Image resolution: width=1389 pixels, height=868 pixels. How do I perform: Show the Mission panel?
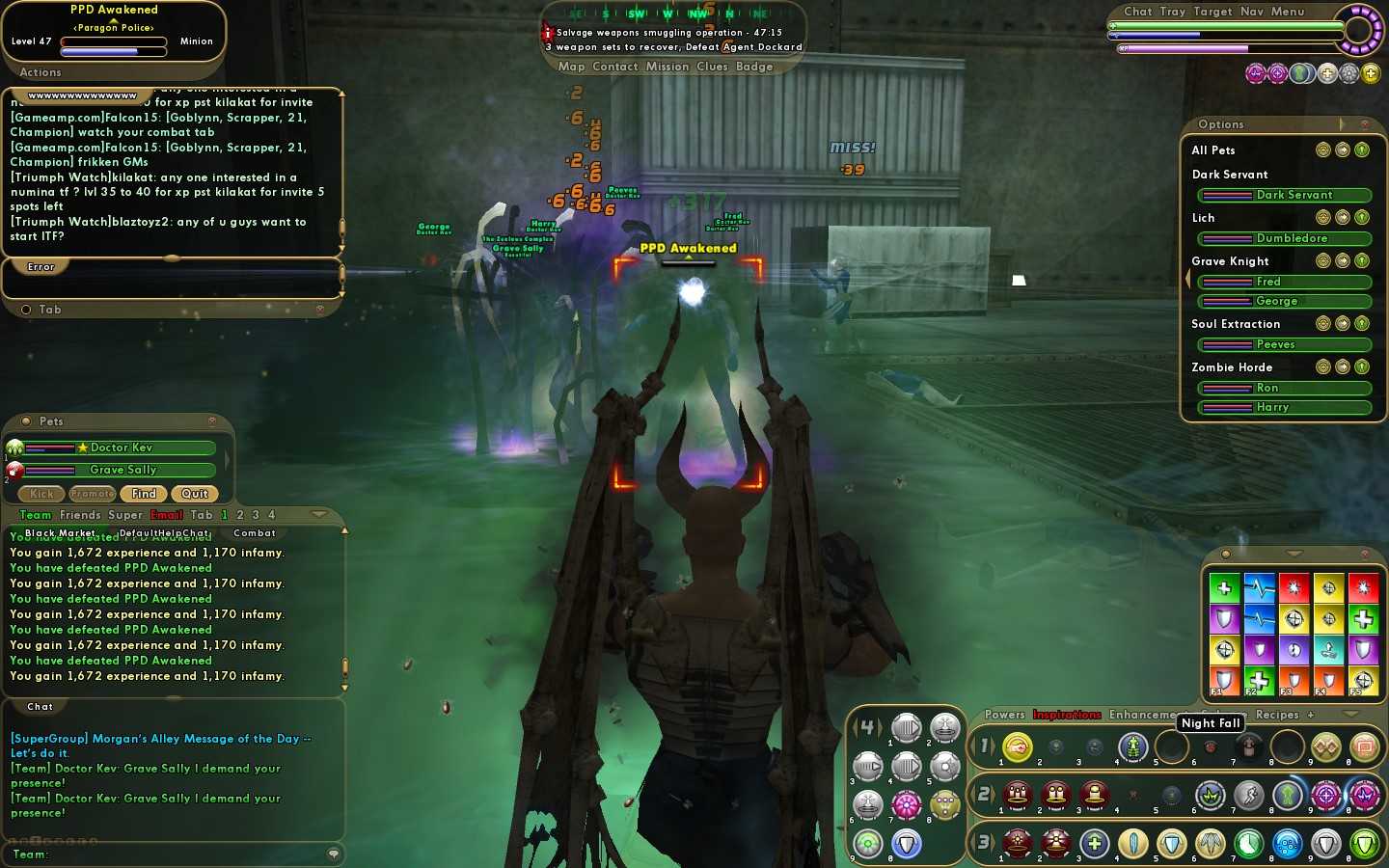click(667, 67)
